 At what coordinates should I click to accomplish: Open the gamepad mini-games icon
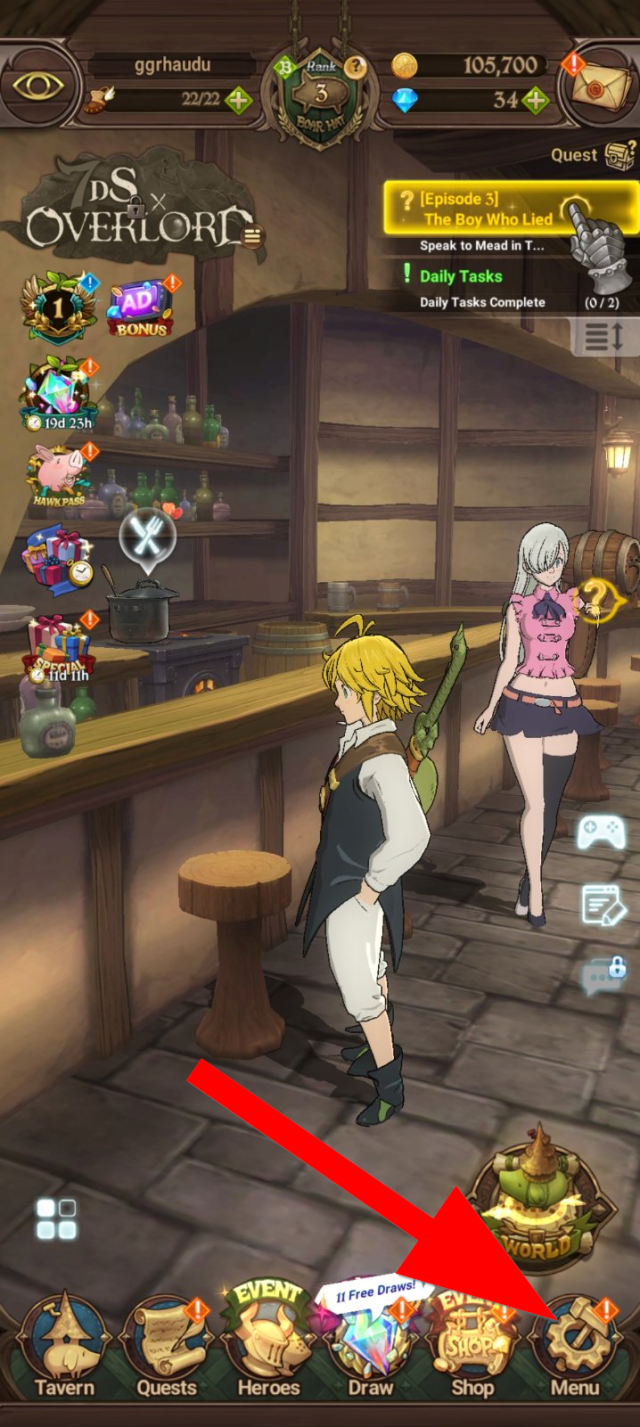pos(601,832)
